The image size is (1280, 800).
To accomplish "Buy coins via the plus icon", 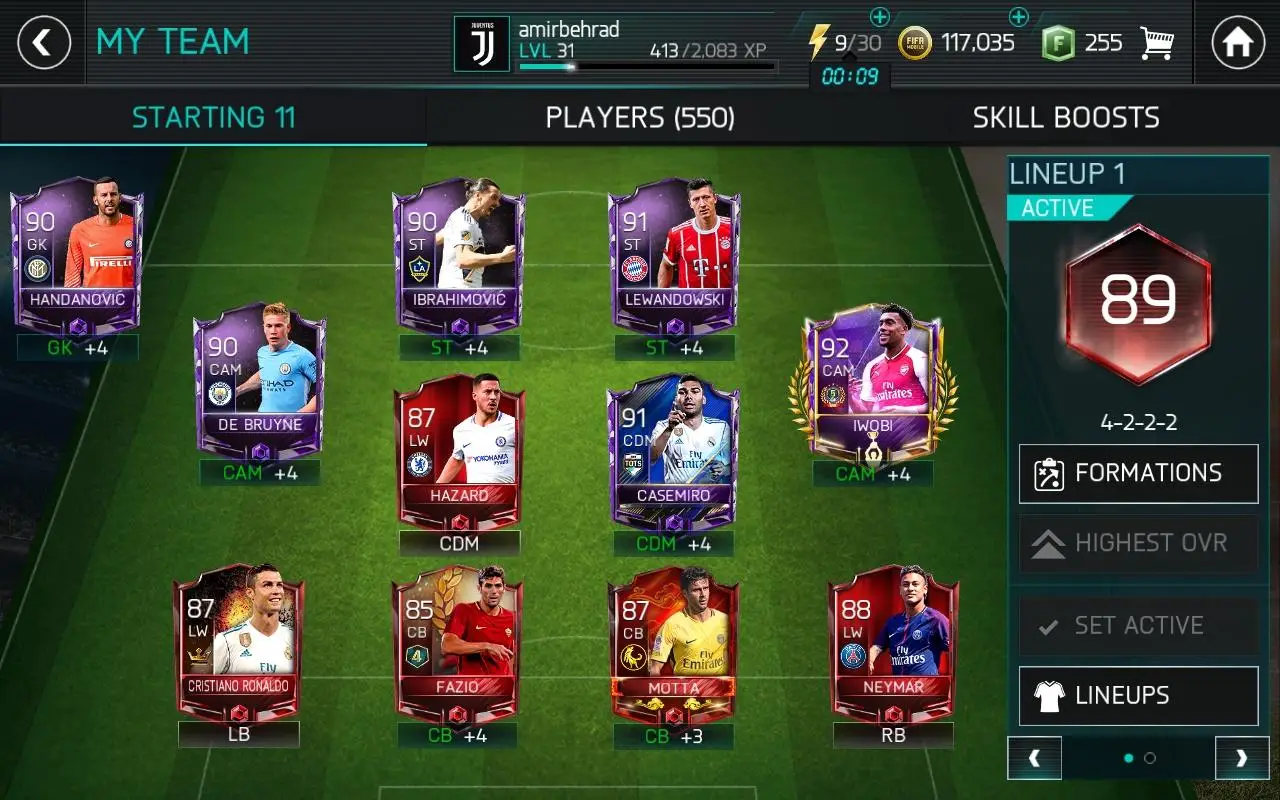I will (x=1019, y=16).
